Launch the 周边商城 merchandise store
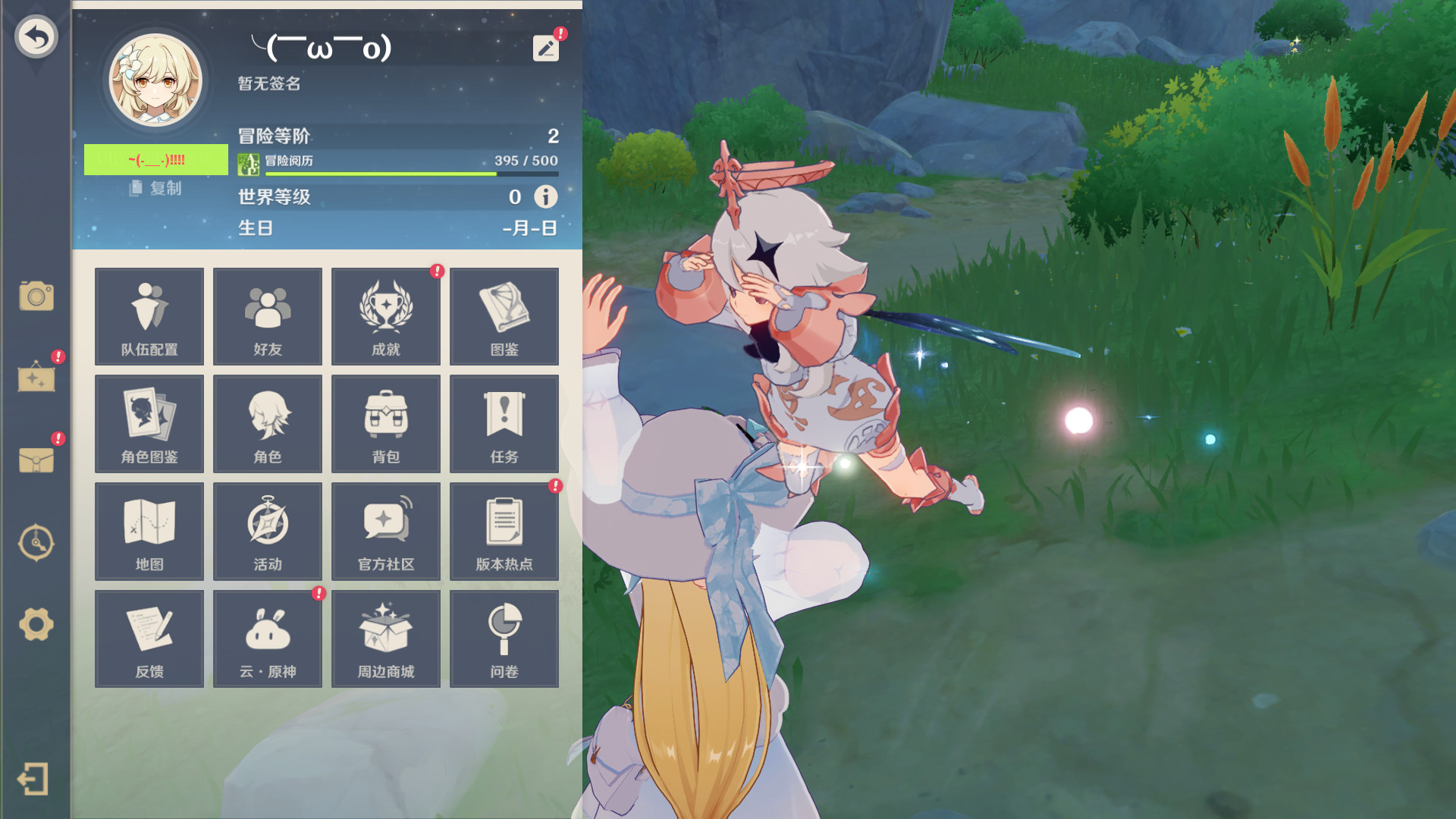Image resolution: width=1456 pixels, height=819 pixels. (385, 638)
